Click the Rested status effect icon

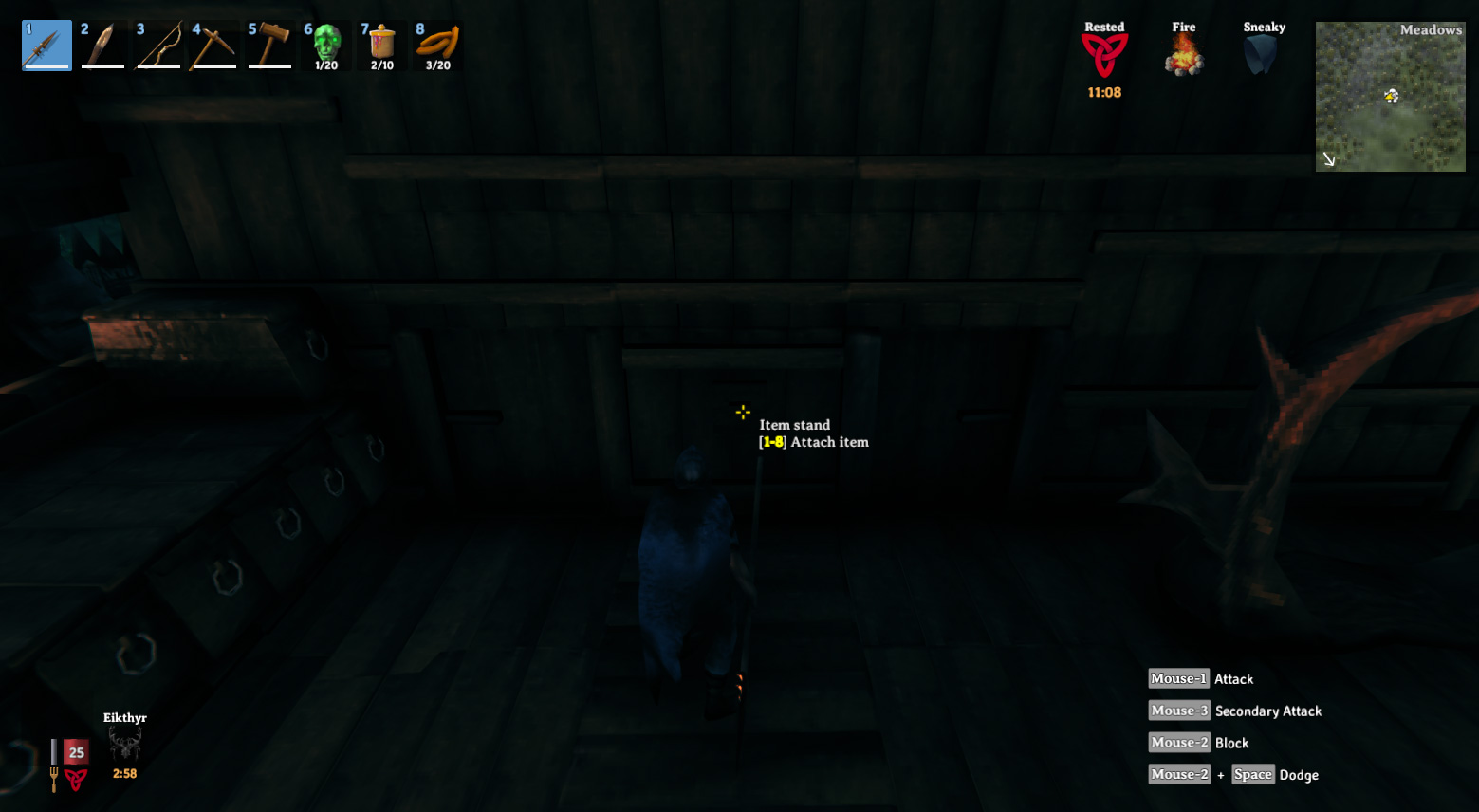pyautogui.click(x=1103, y=52)
